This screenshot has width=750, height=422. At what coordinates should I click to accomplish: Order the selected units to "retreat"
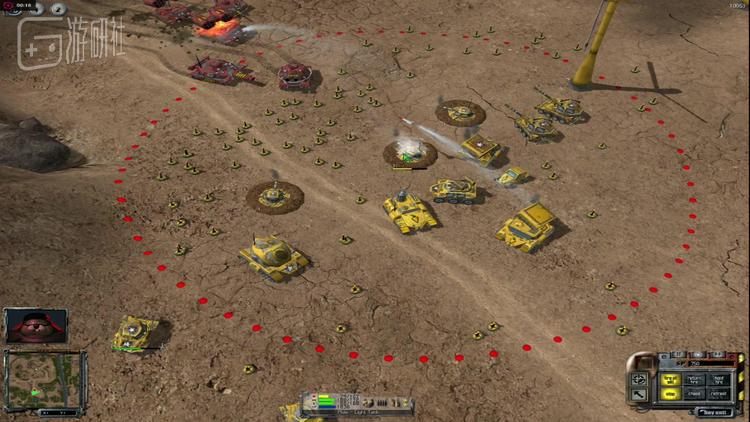coord(718,393)
